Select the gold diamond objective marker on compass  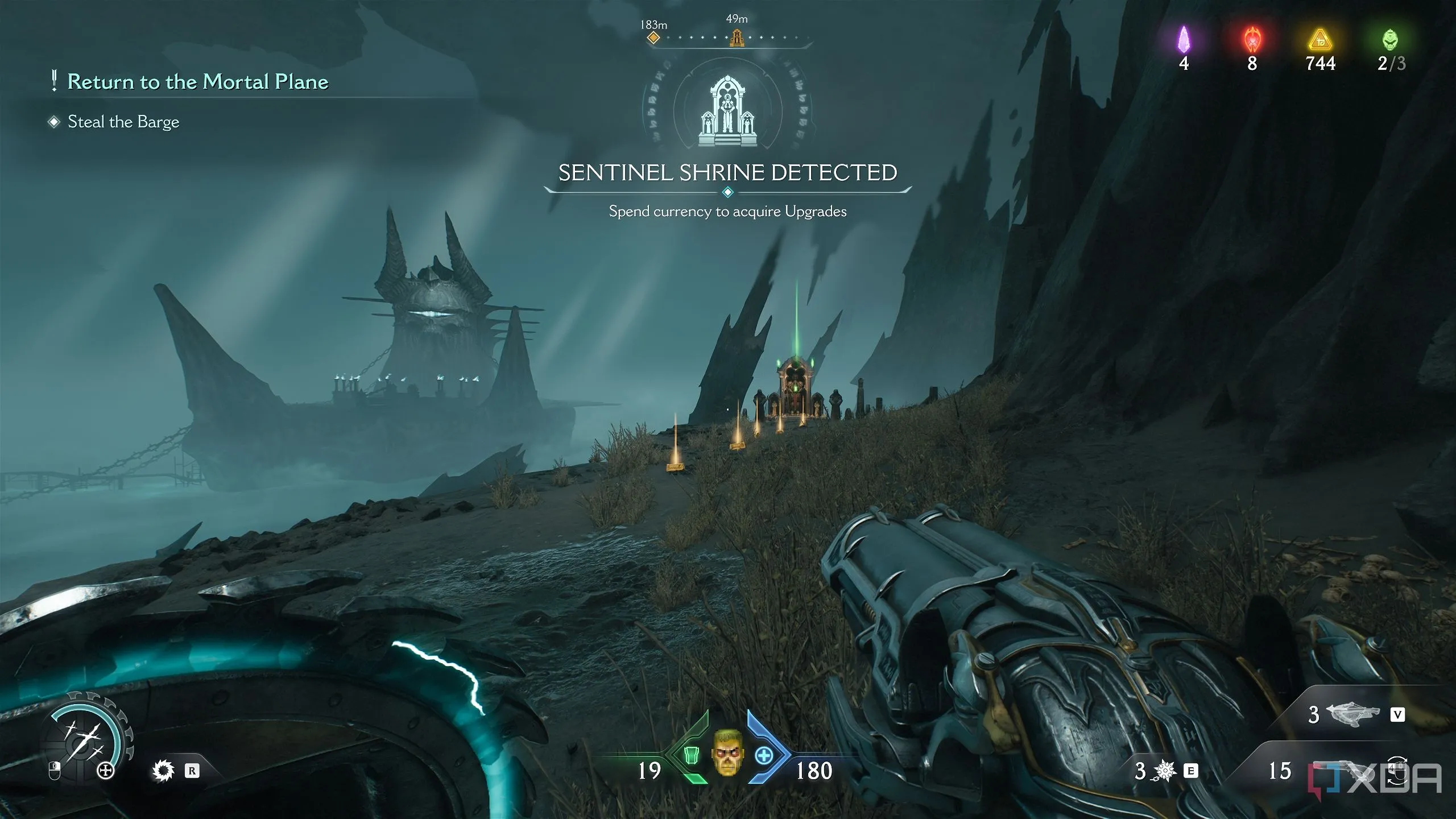653,38
